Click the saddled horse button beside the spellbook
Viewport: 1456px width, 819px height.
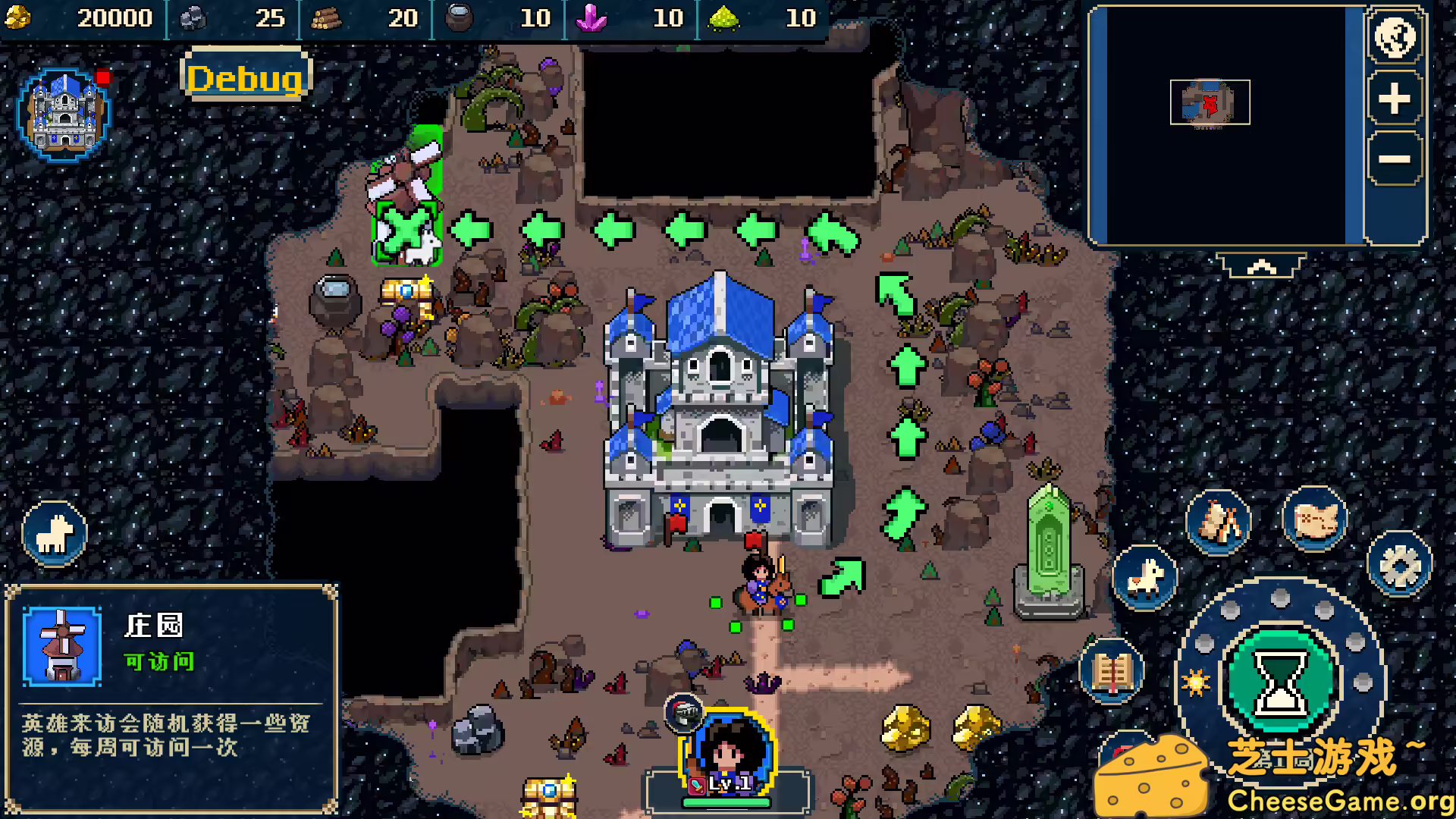1145,579
